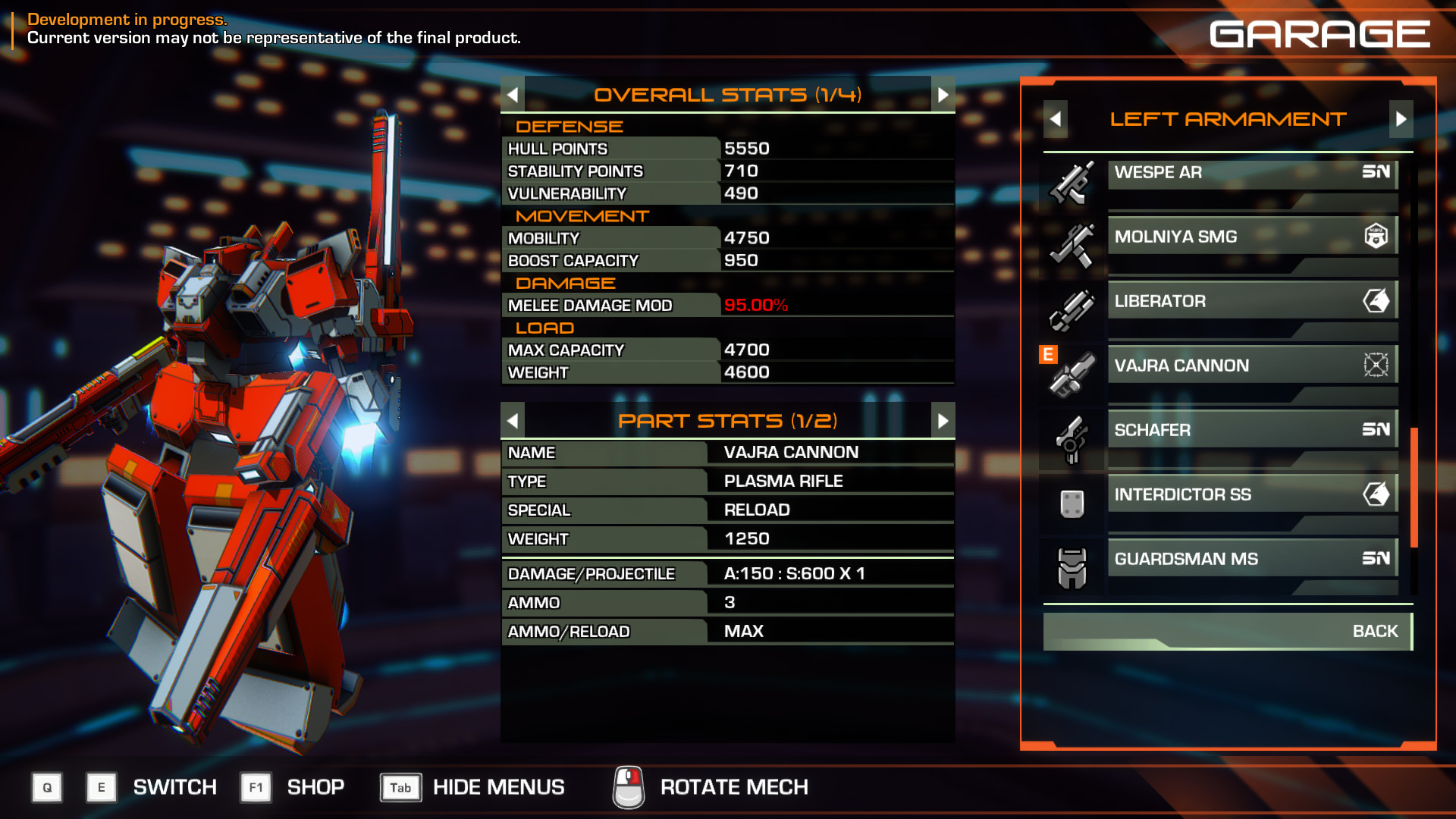Click the armament list scrollbar
This screenshot has height=819, width=1456.
pyautogui.click(x=1414, y=487)
